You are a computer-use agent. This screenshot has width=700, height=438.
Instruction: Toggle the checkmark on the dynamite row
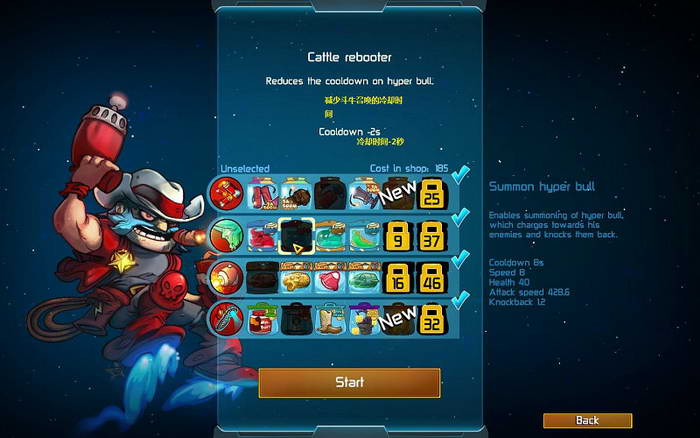tap(461, 177)
